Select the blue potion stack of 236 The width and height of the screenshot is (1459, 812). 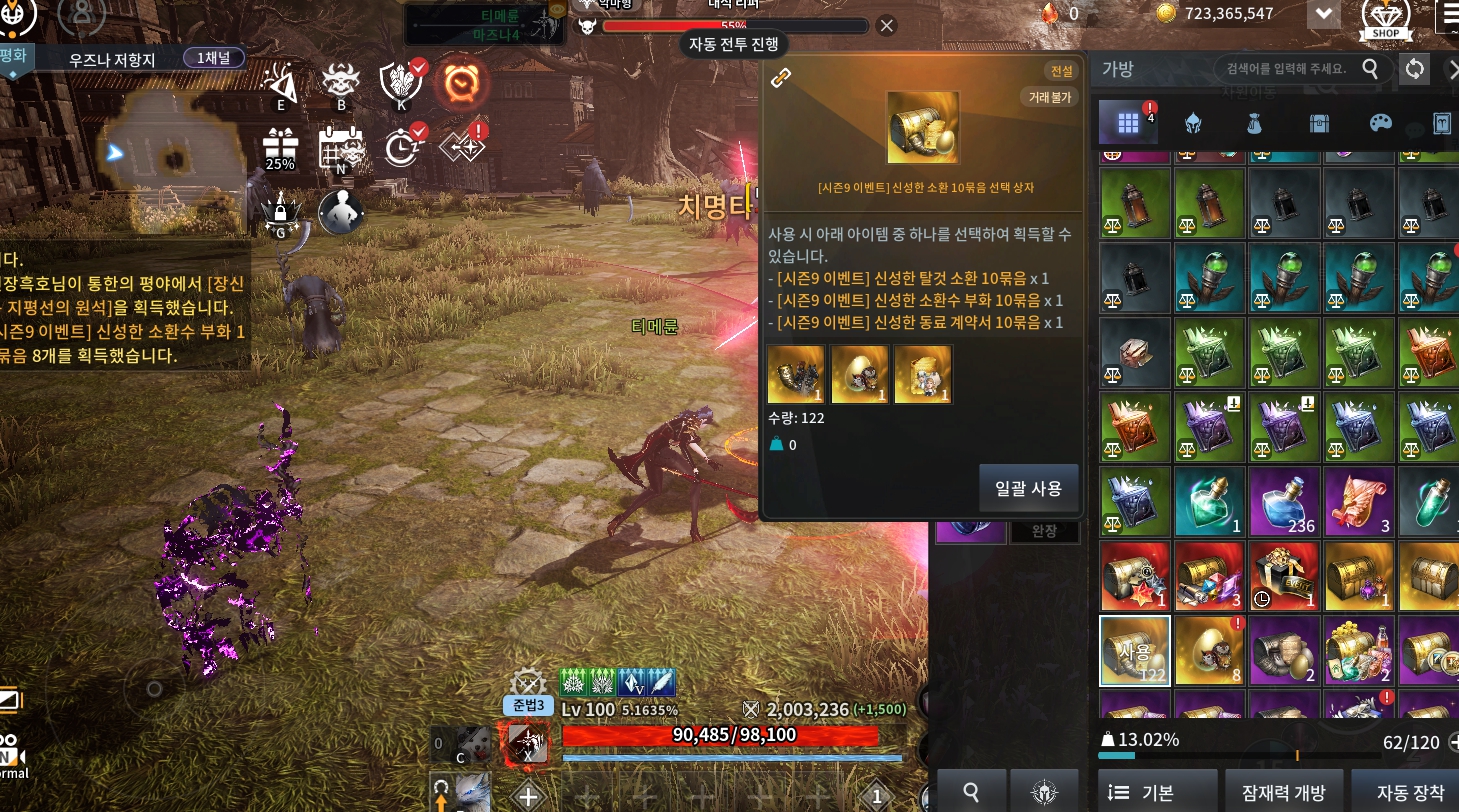click(x=1284, y=501)
